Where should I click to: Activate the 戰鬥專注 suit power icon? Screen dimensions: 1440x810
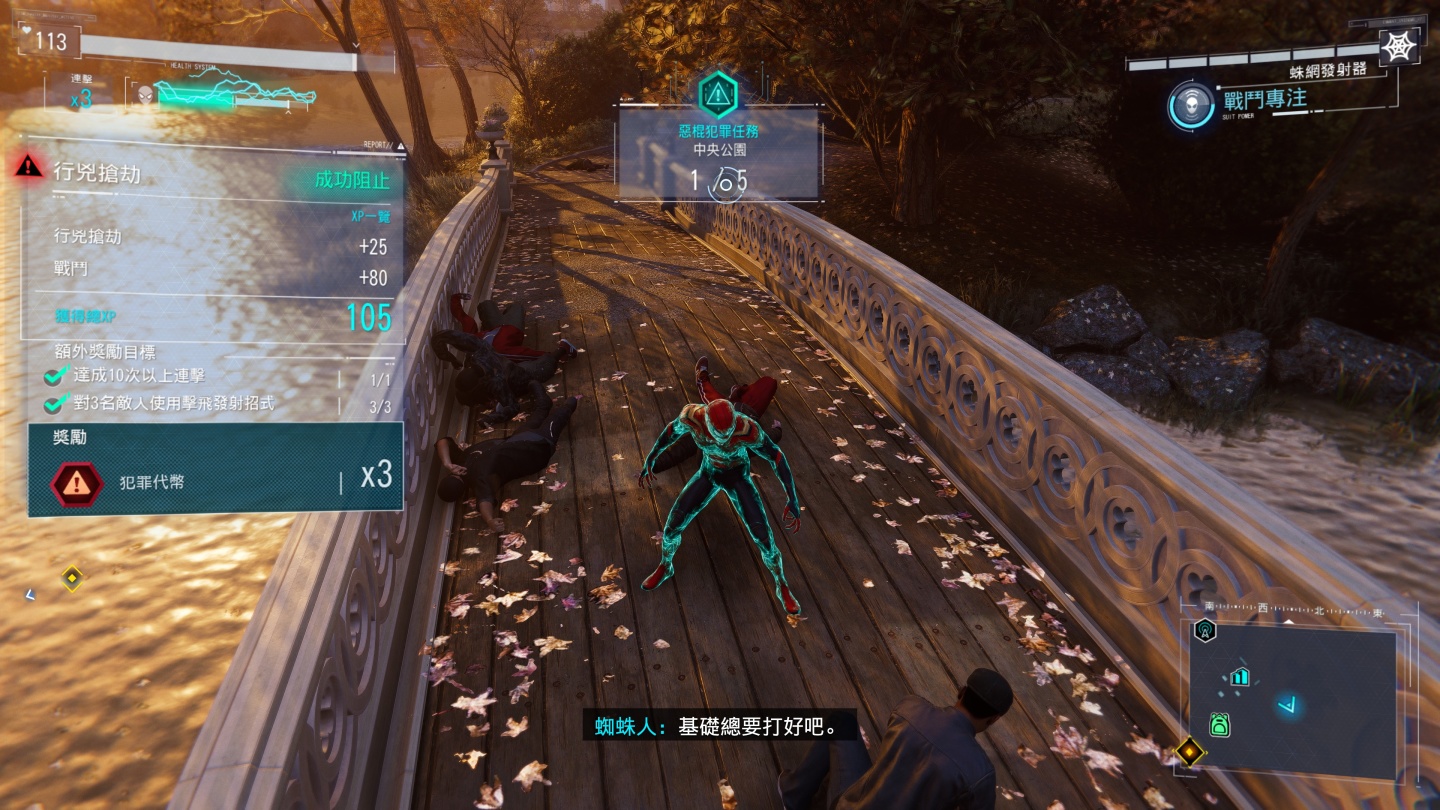pyautogui.click(x=1190, y=105)
